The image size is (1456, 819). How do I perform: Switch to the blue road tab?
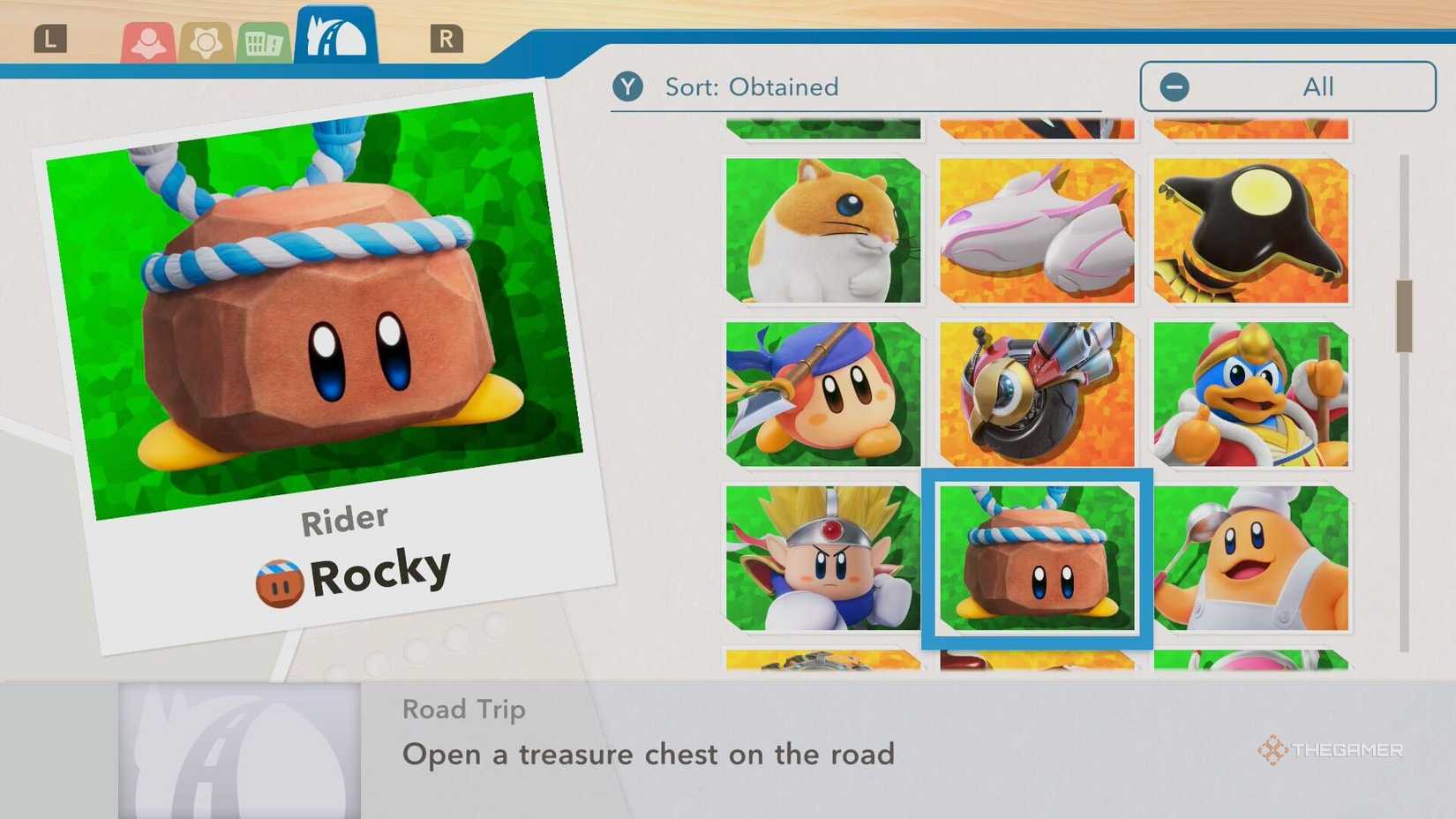point(335,37)
